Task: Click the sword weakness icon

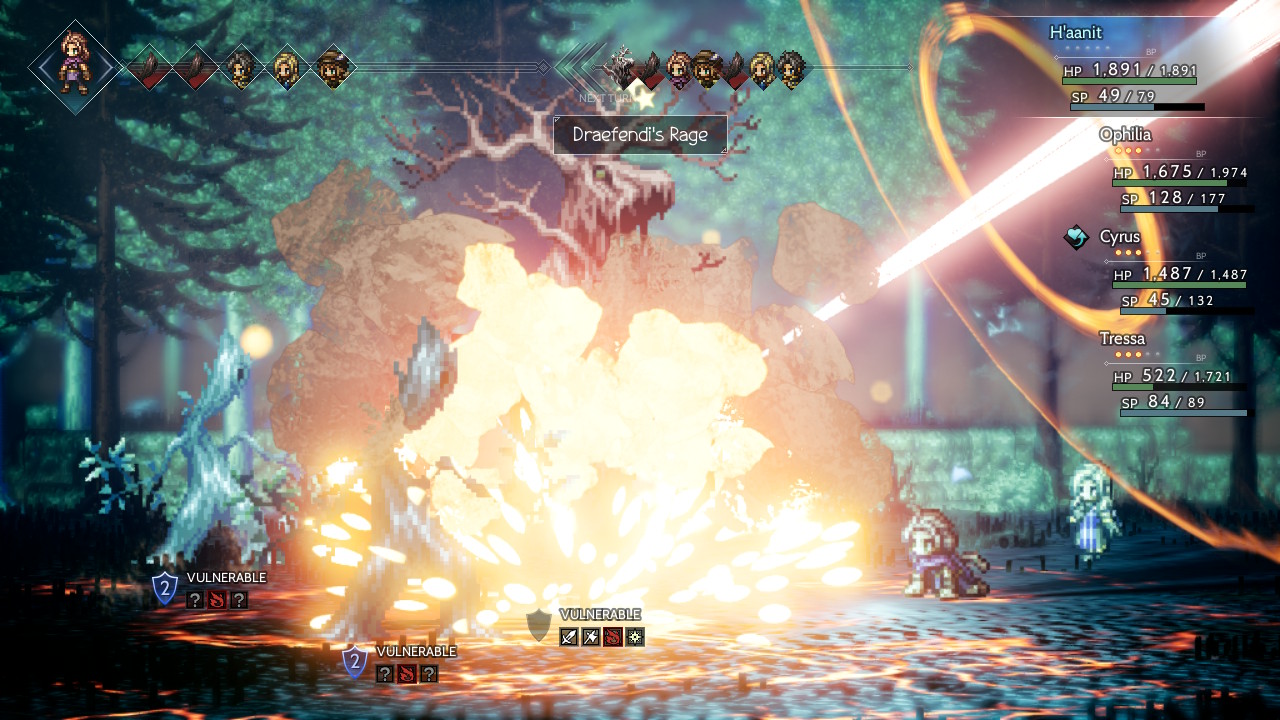Action: pos(569,636)
